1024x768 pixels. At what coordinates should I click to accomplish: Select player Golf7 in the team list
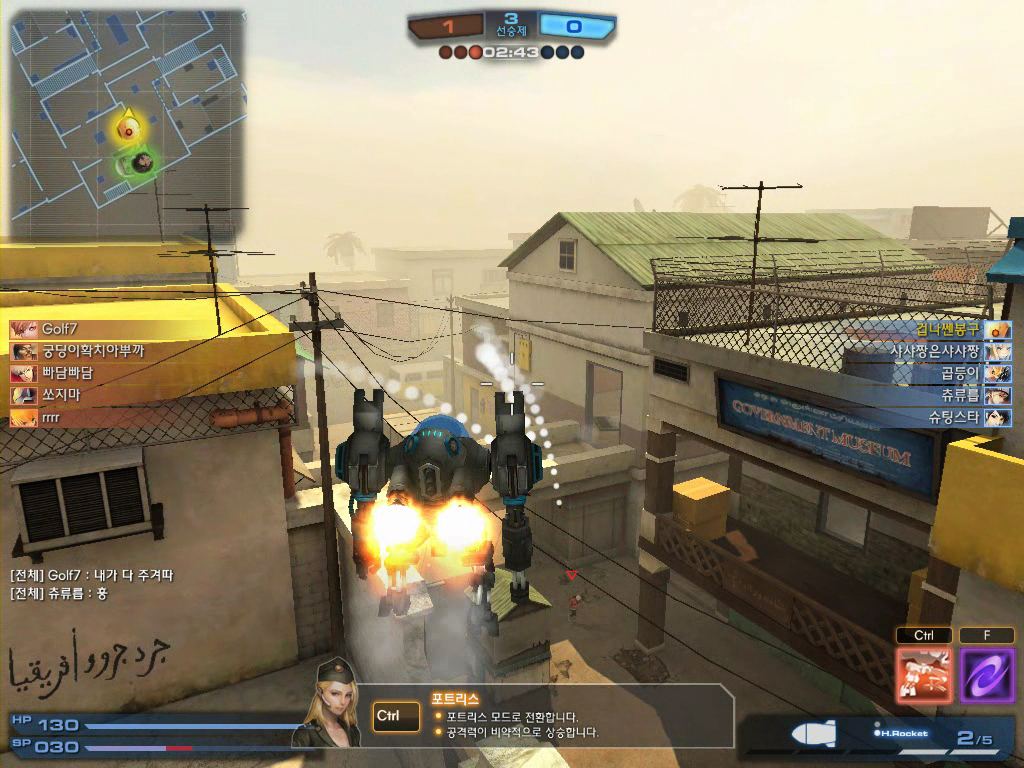(x=60, y=329)
